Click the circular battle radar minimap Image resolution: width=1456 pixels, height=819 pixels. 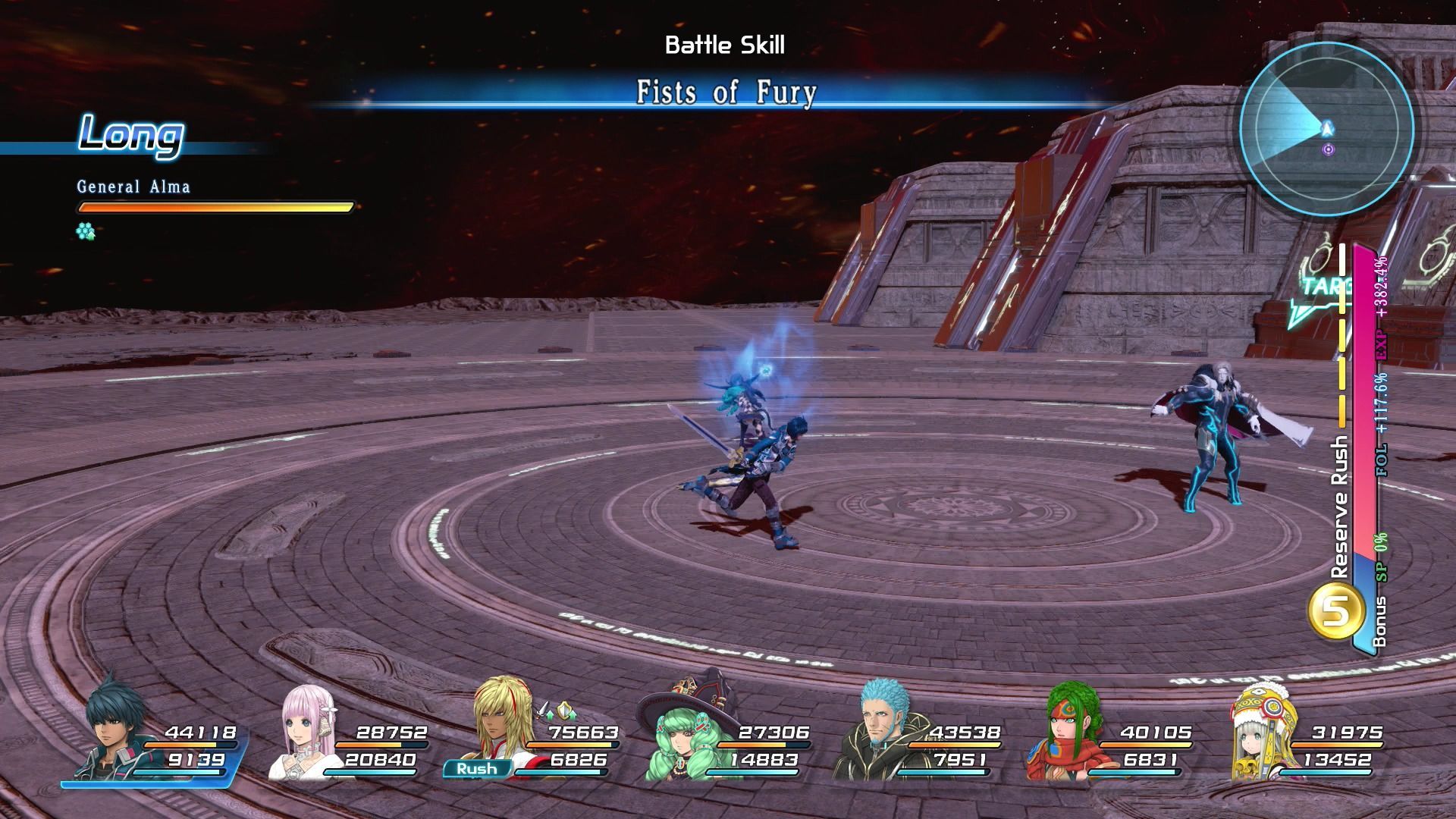pyautogui.click(x=1326, y=129)
